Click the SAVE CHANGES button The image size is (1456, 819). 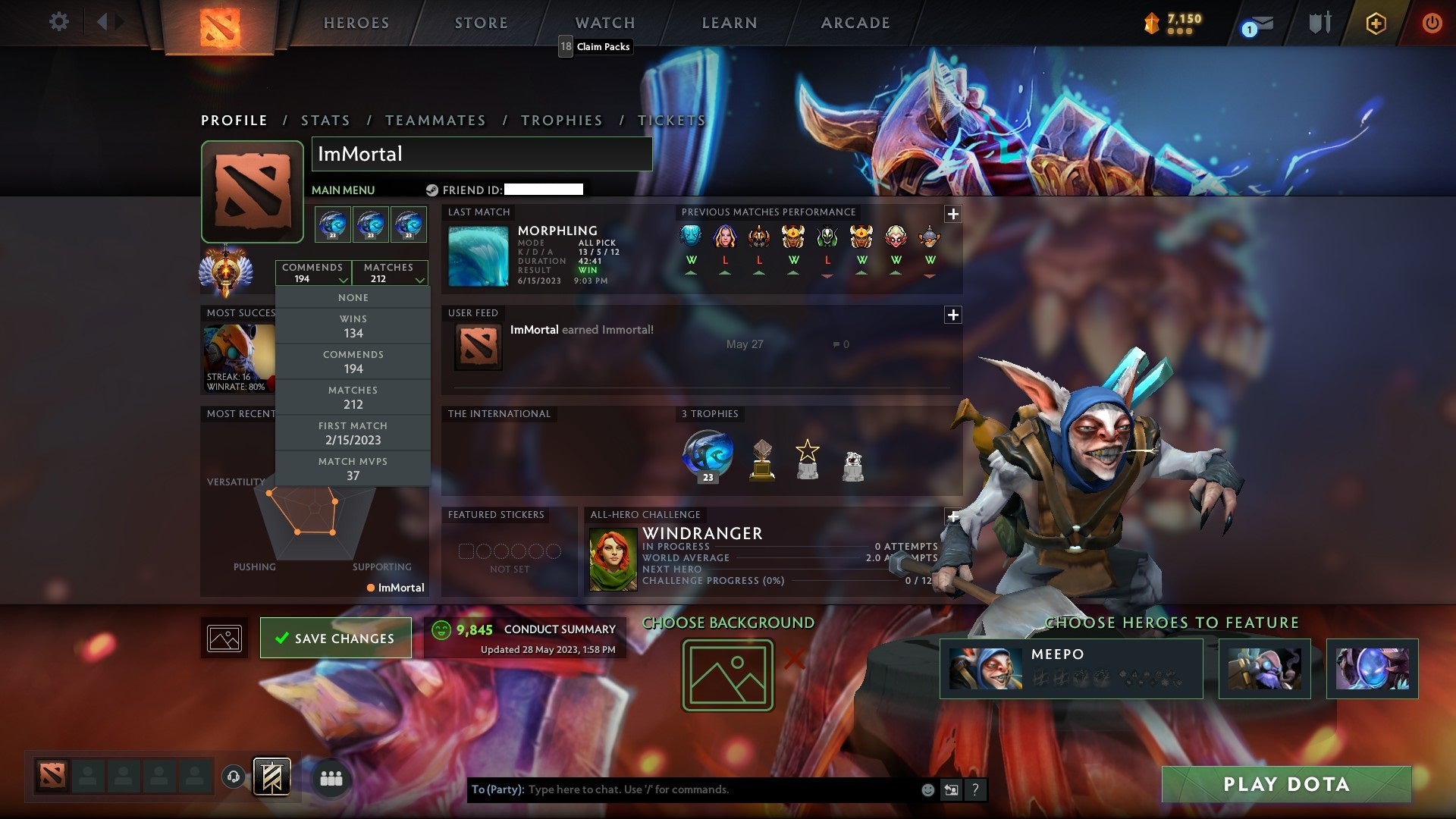click(335, 638)
